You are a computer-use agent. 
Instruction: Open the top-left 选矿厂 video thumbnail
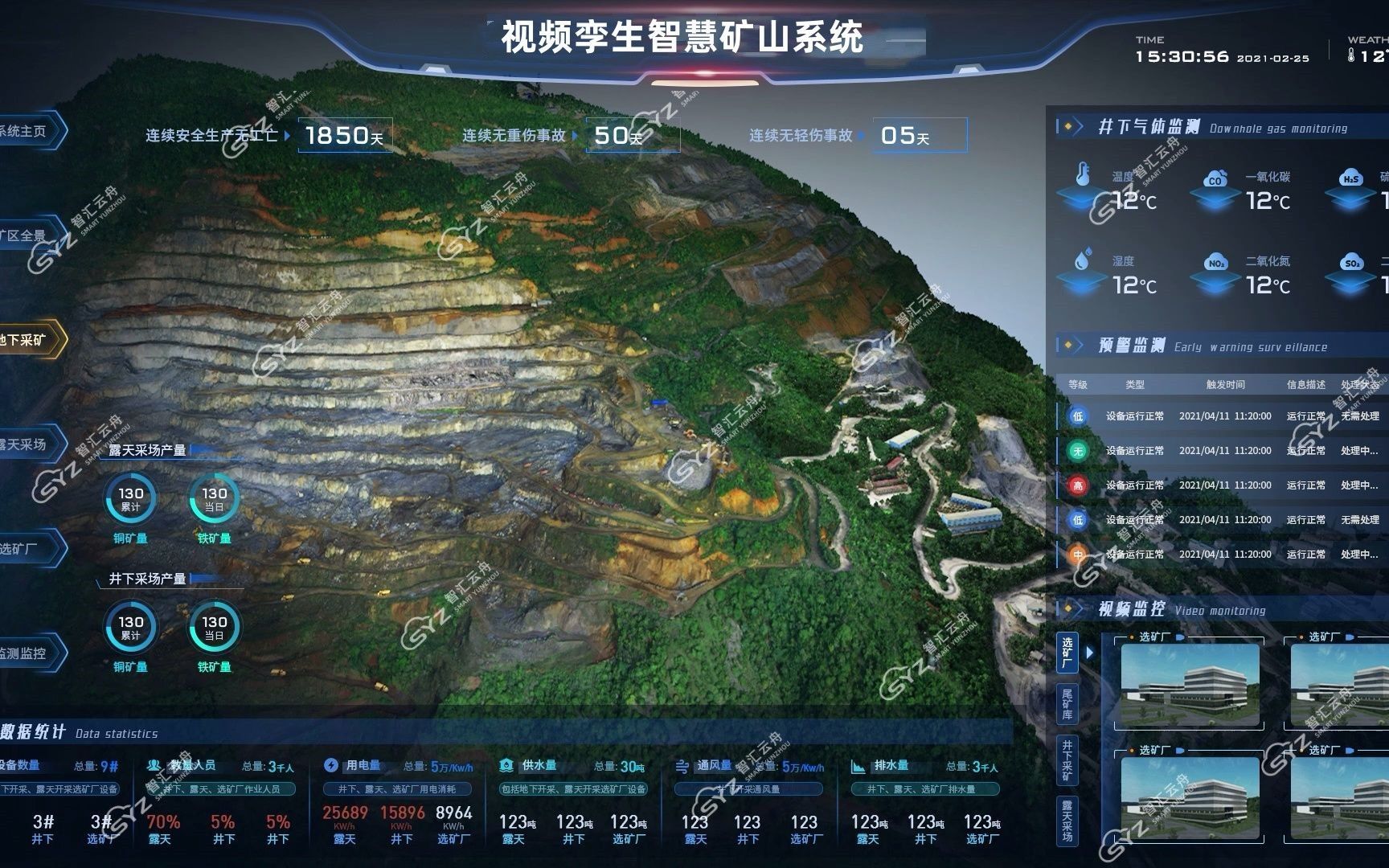1190,685
